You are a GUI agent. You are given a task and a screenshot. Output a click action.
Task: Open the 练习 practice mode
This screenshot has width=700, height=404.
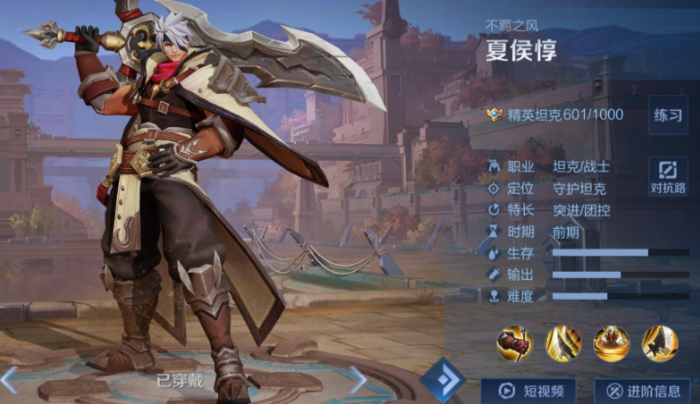pos(668,115)
